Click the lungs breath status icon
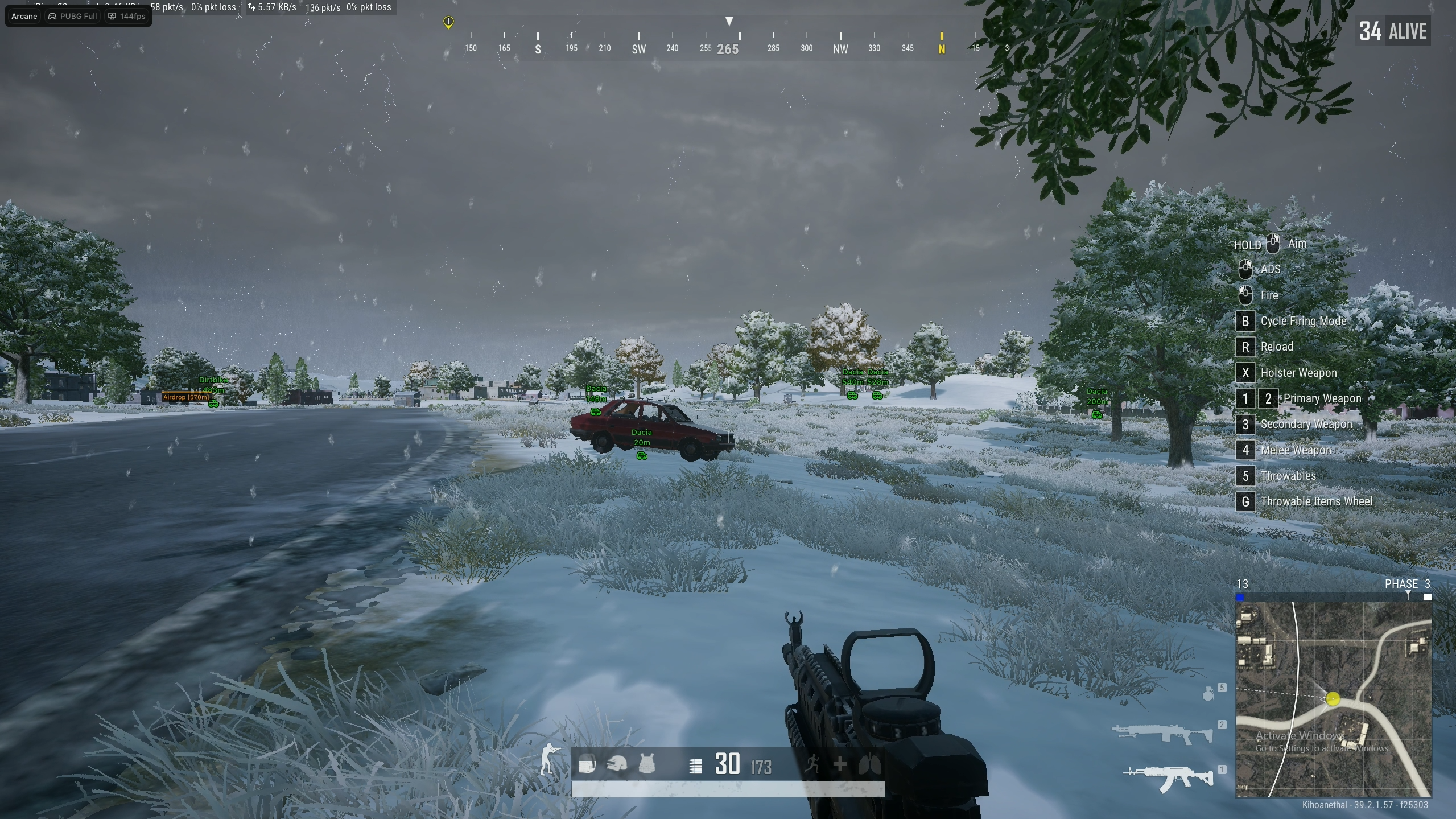Viewport: 1456px width, 819px height. click(x=870, y=764)
